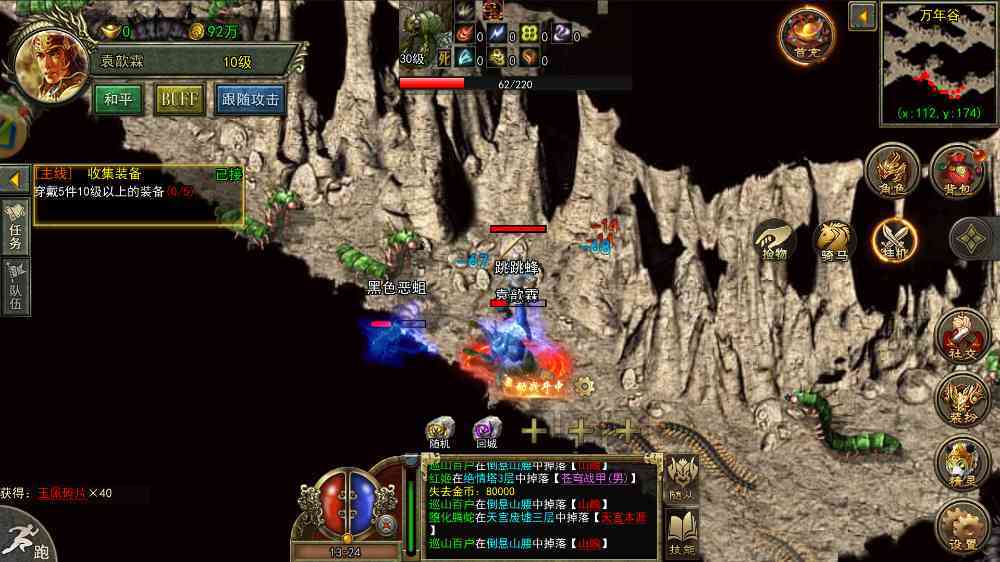The width and height of the screenshot is (1000, 562).
Task: Select the 跟随攻击 follow-attack button
Action: [250, 100]
